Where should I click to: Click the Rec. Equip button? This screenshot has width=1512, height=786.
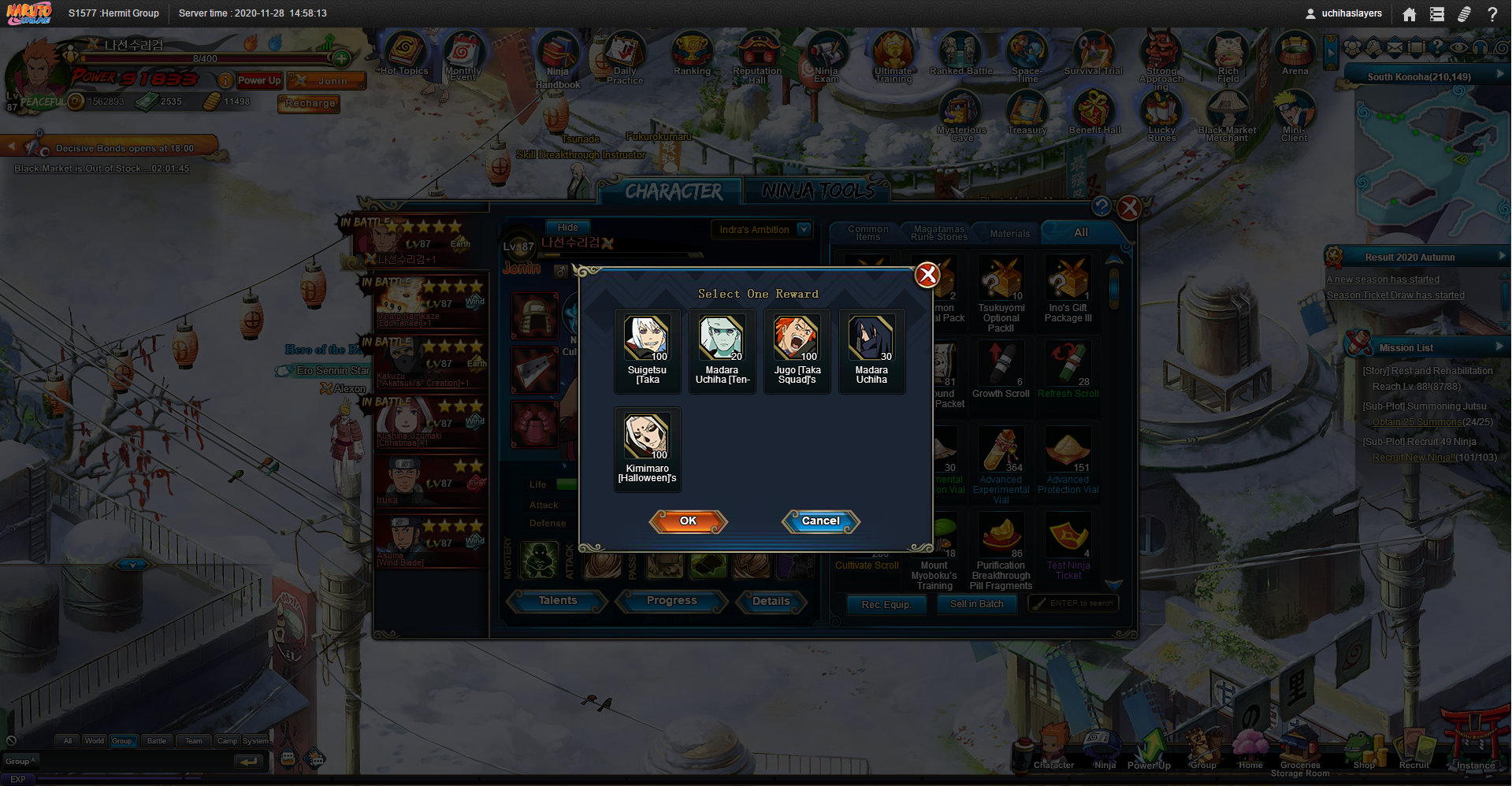(886, 604)
